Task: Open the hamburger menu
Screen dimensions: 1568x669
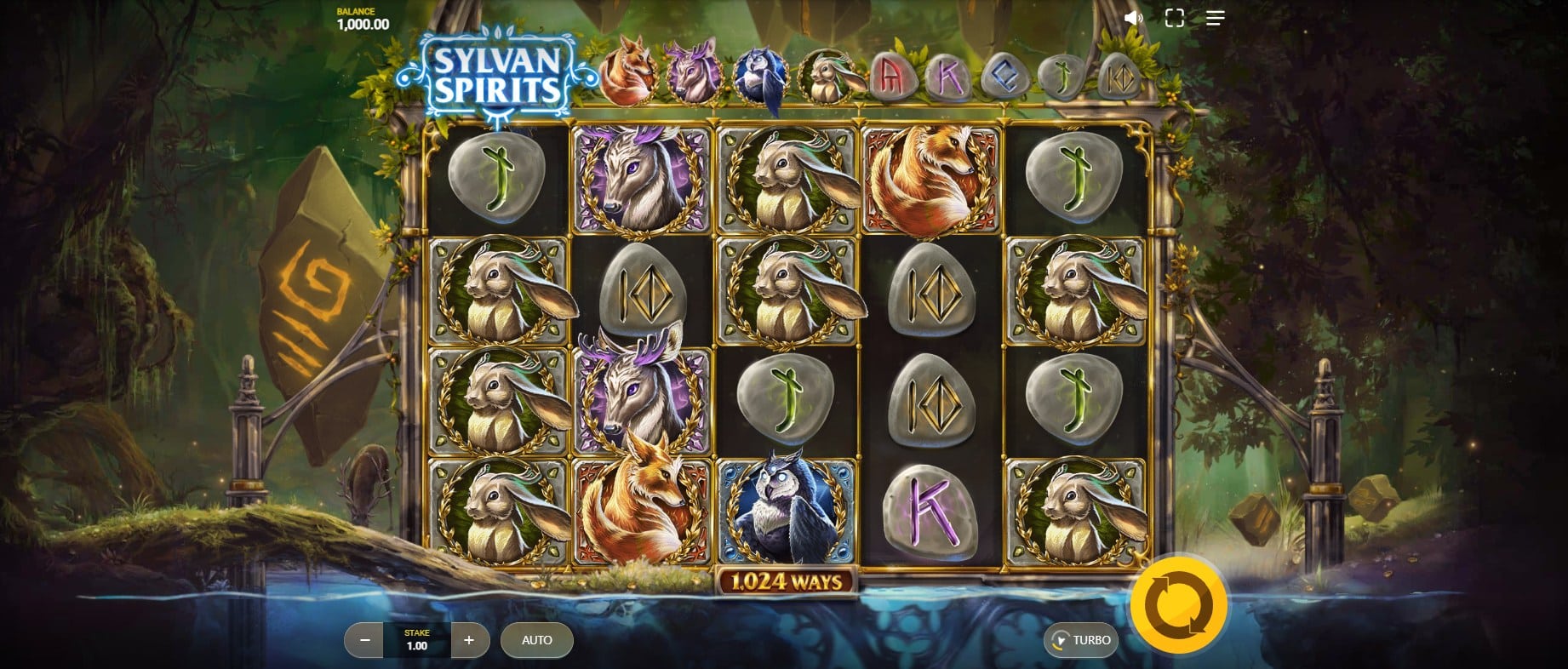Action: pos(1216,18)
